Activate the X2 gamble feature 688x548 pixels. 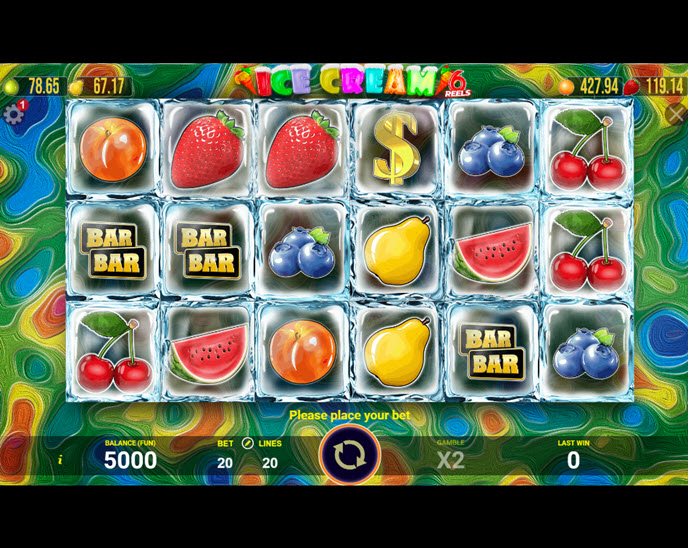click(x=450, y=460)
